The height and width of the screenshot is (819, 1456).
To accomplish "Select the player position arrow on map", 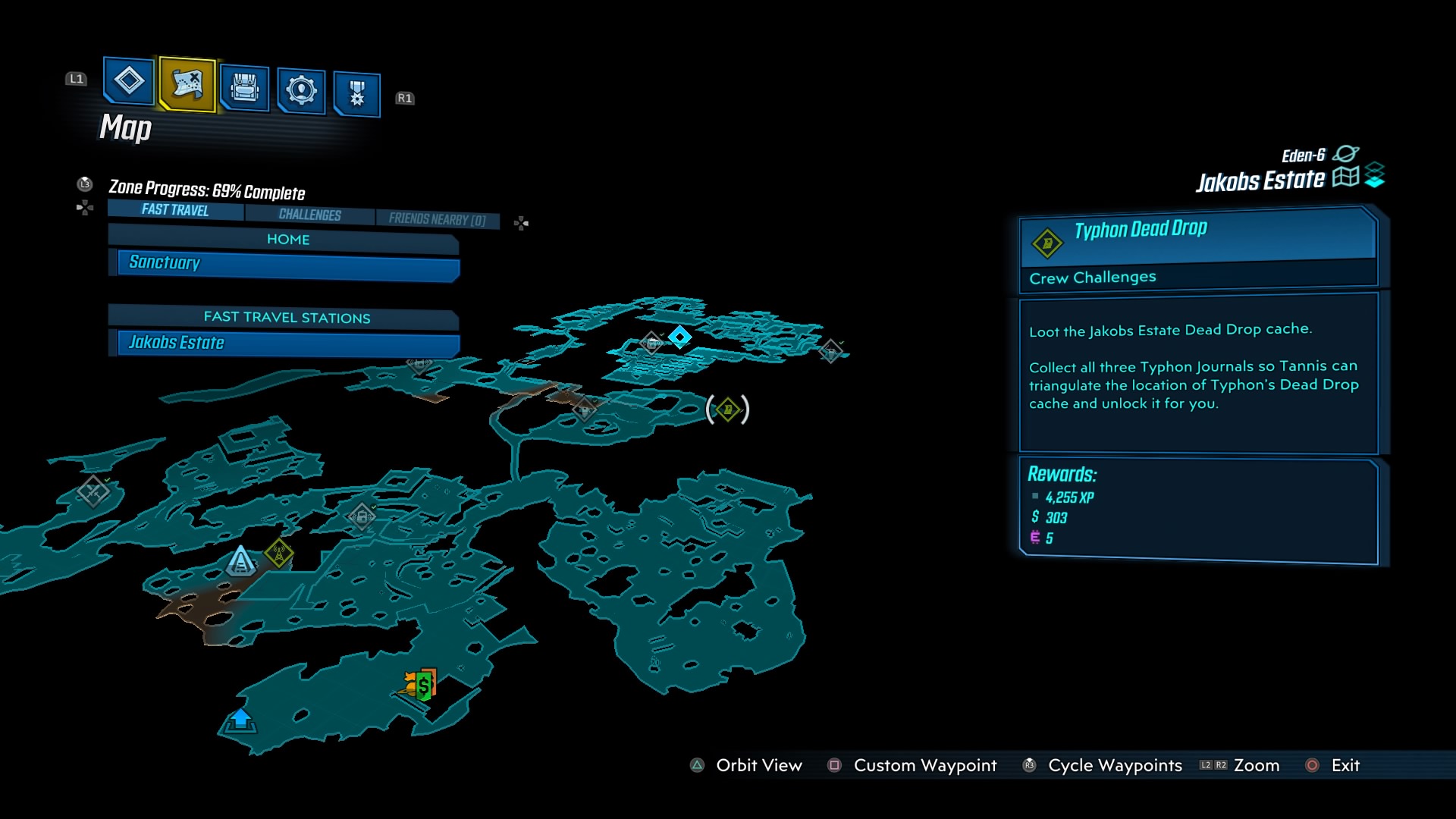I will [240, 562].
